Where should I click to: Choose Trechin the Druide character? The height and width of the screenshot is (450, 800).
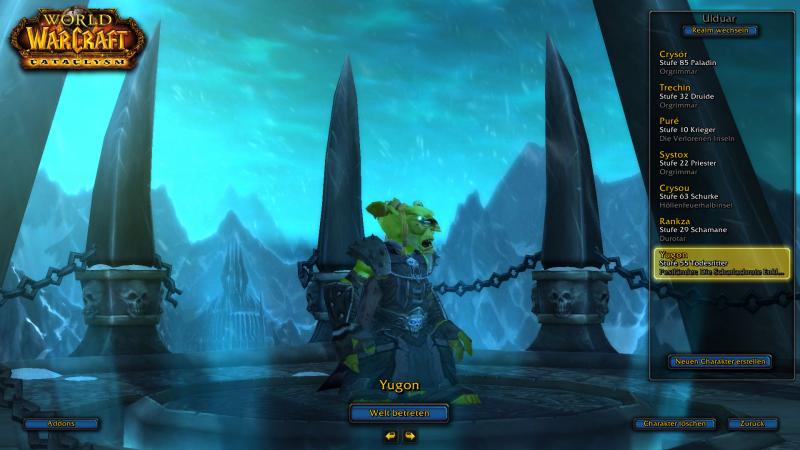(x=718, y=95)
